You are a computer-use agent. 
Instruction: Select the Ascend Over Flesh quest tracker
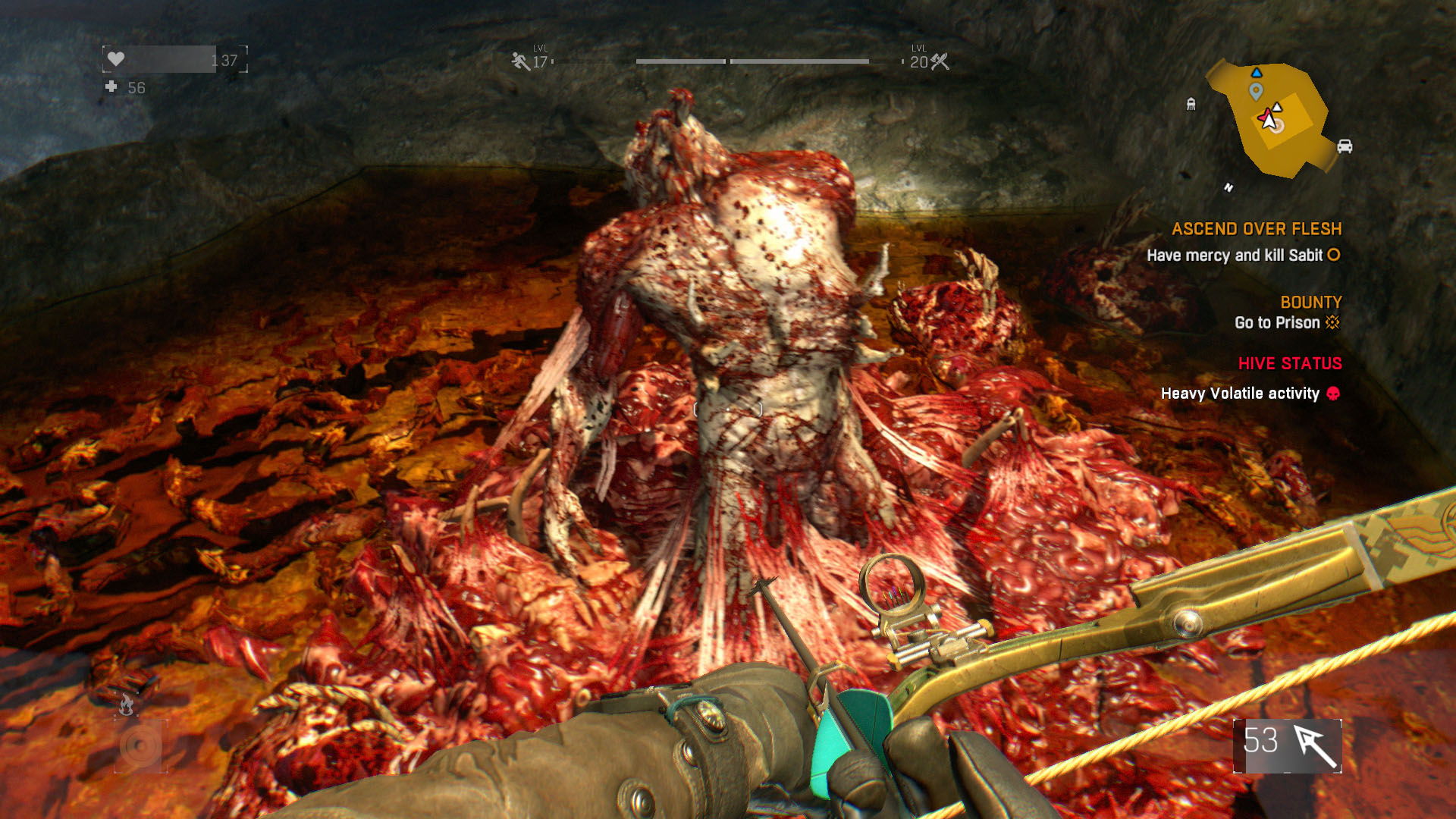pos(1256,229)
